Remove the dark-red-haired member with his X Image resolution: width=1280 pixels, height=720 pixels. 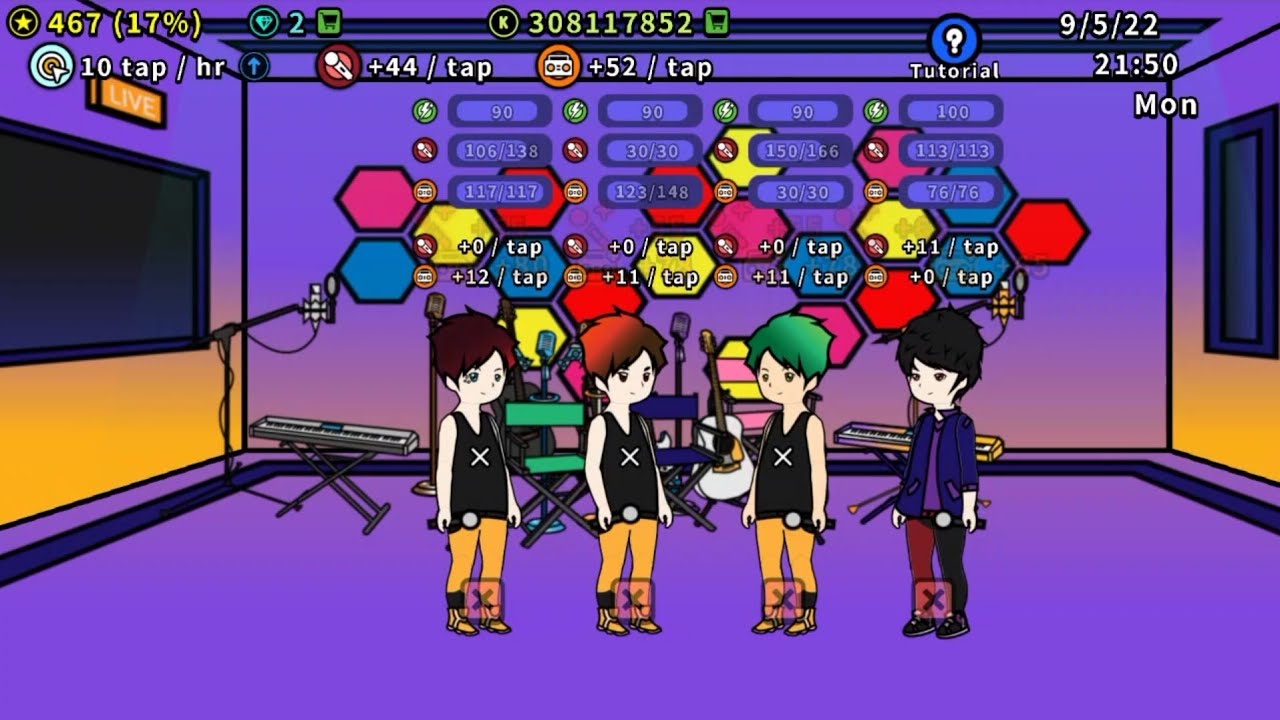click(482, 600)
